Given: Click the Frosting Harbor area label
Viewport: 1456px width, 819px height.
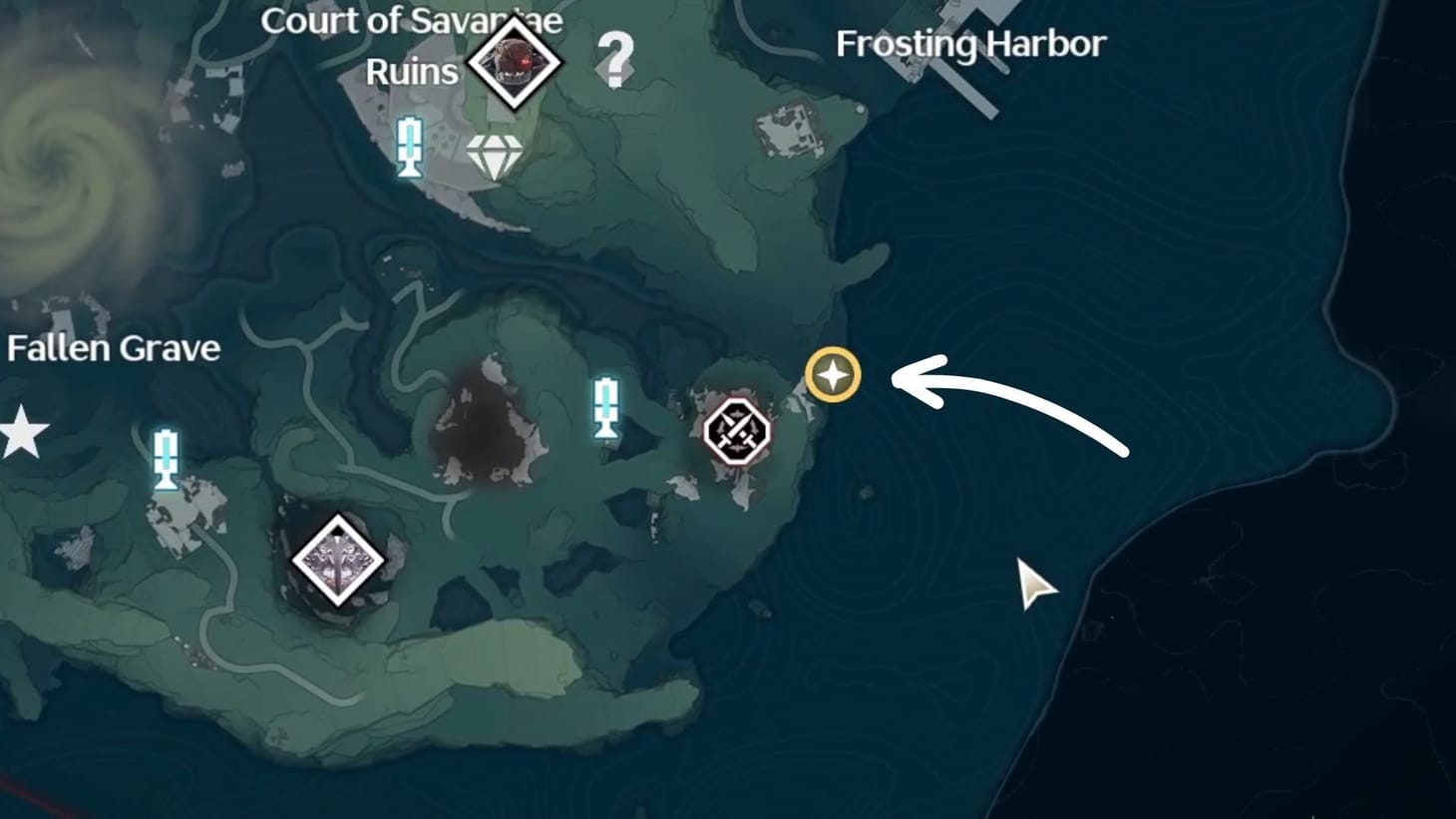Looking at the screenshot, I should (x=971, y=43).
